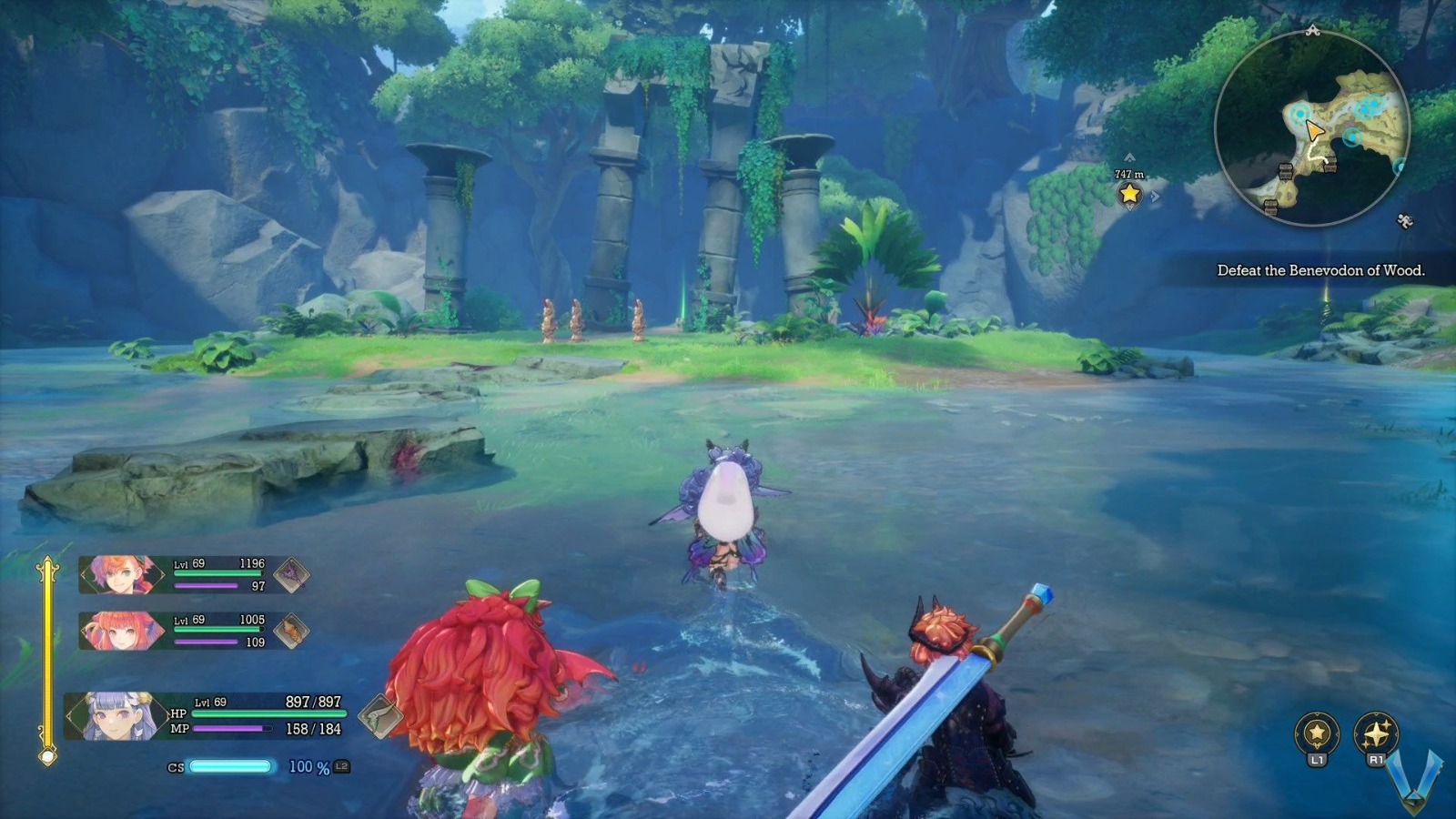Click the compass emblem atop the minimap
Screen dimensions: 1456x819
1312,29
